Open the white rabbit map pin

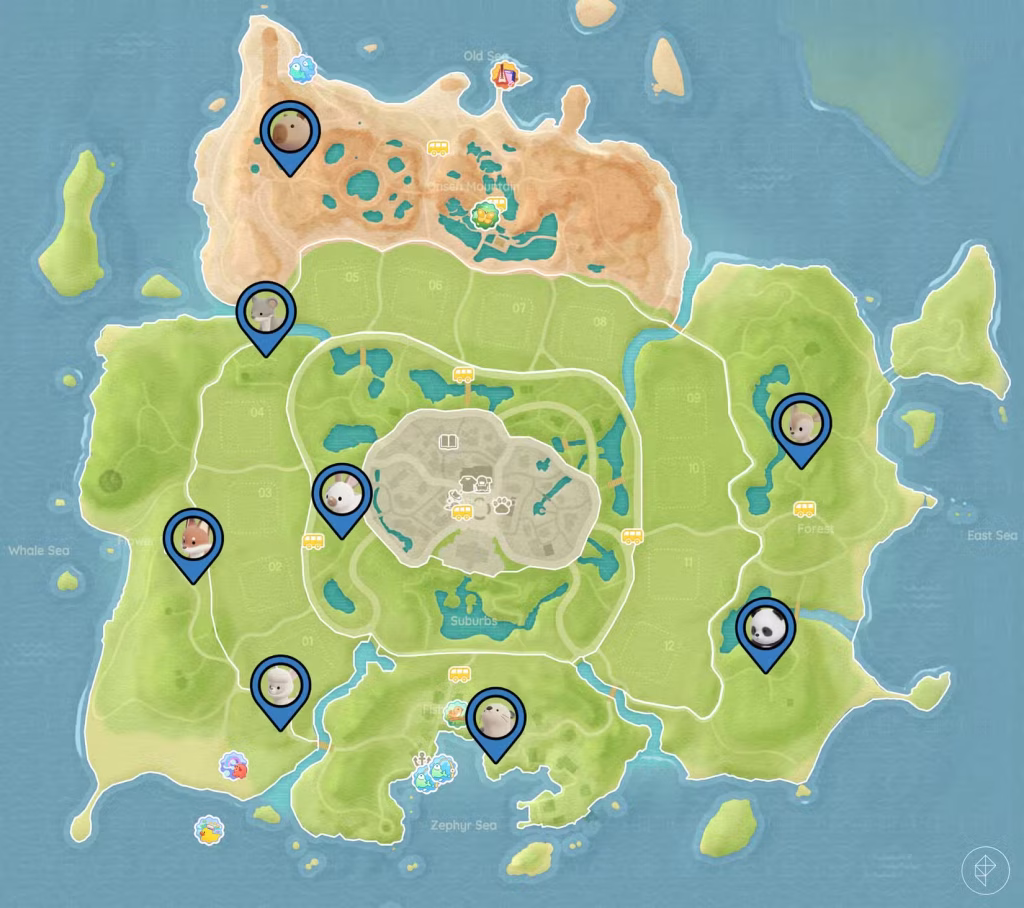click(x=342, y=495)
